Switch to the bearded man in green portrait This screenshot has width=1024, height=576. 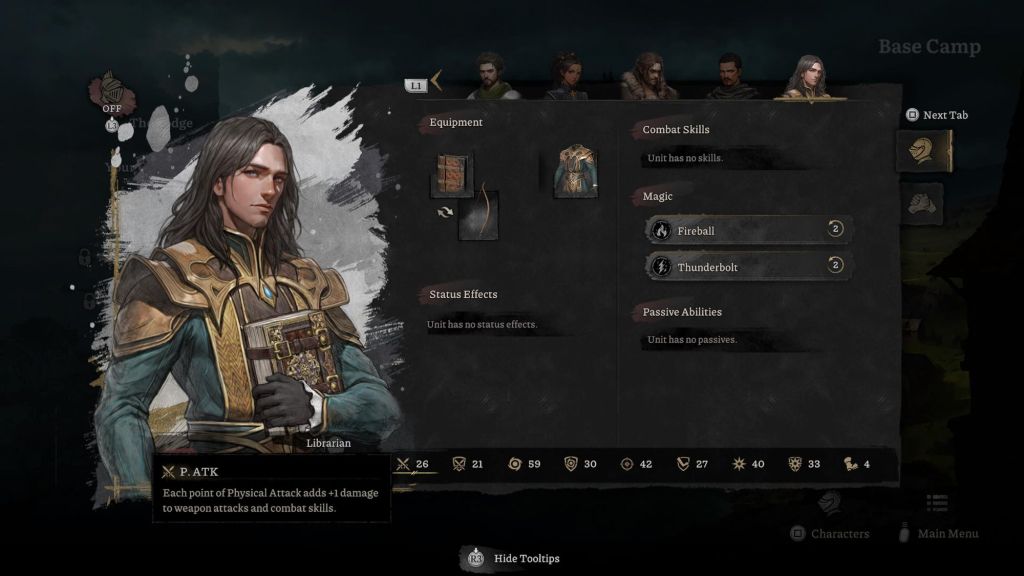(492, 78)
